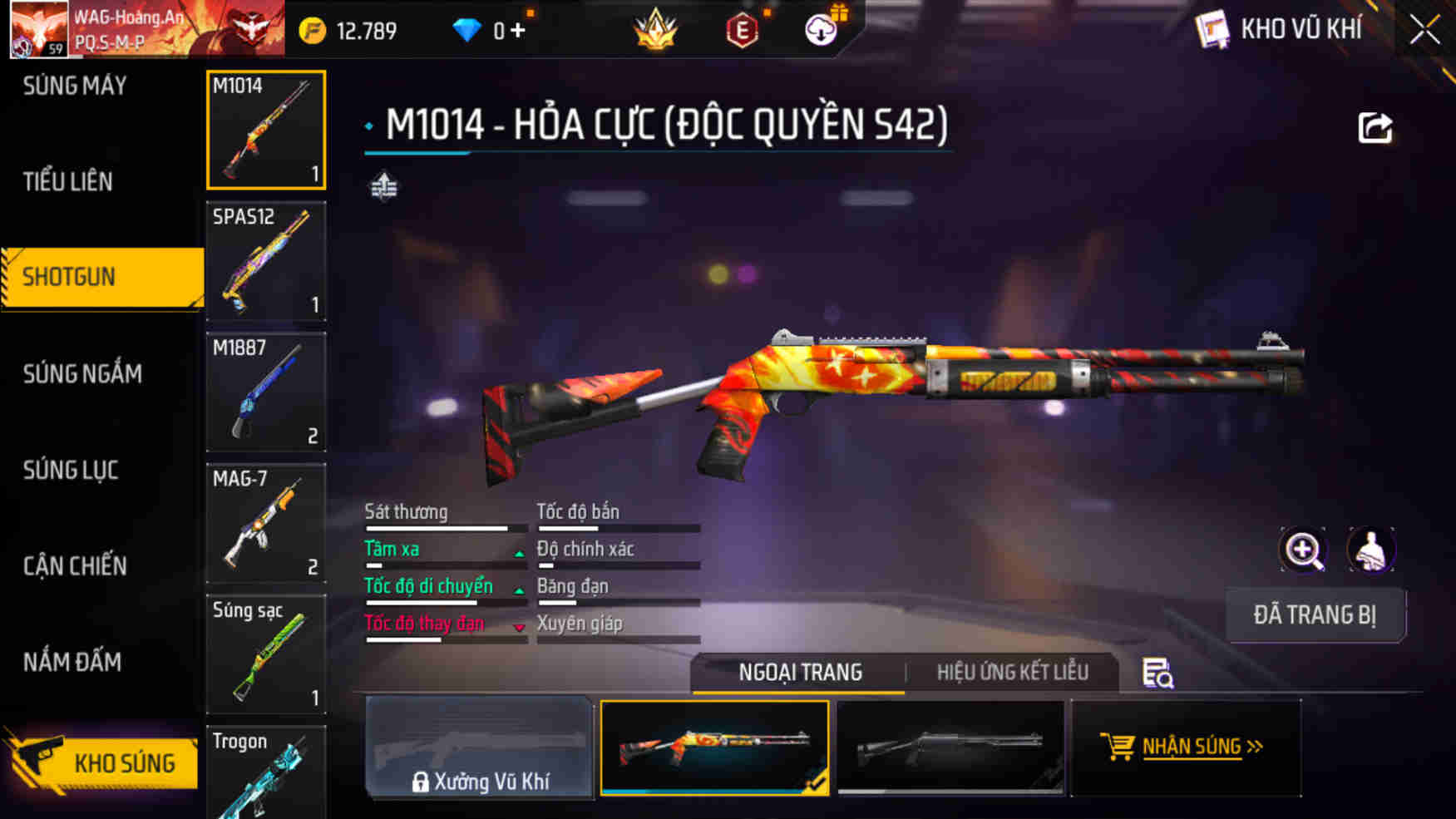Open the NẮM ĐẤM category
Screen dimensions: 1456x819
coord(72,662)
